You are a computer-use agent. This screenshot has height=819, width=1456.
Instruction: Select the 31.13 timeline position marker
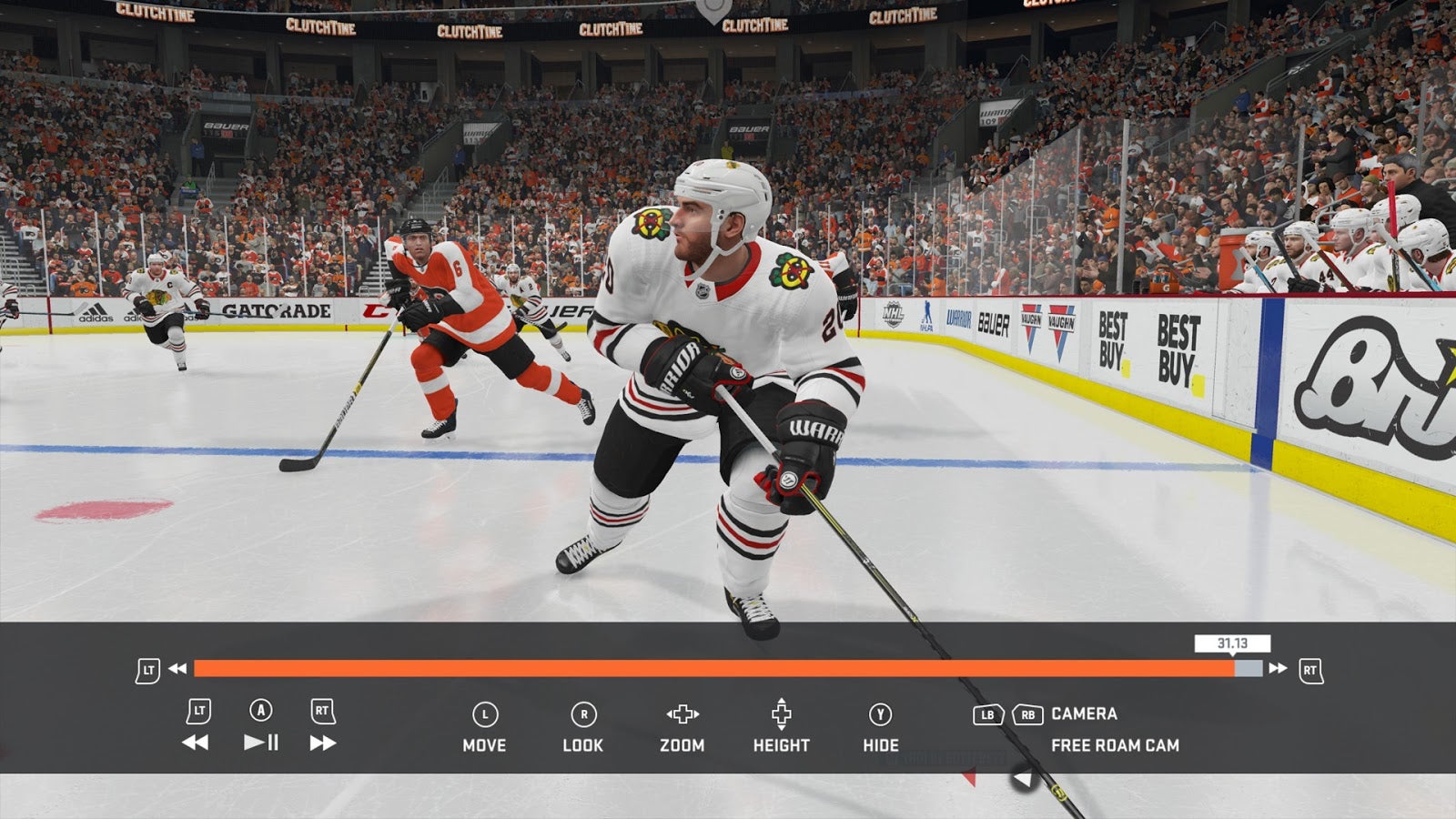pyautogui.click(x=1232, y=644)
